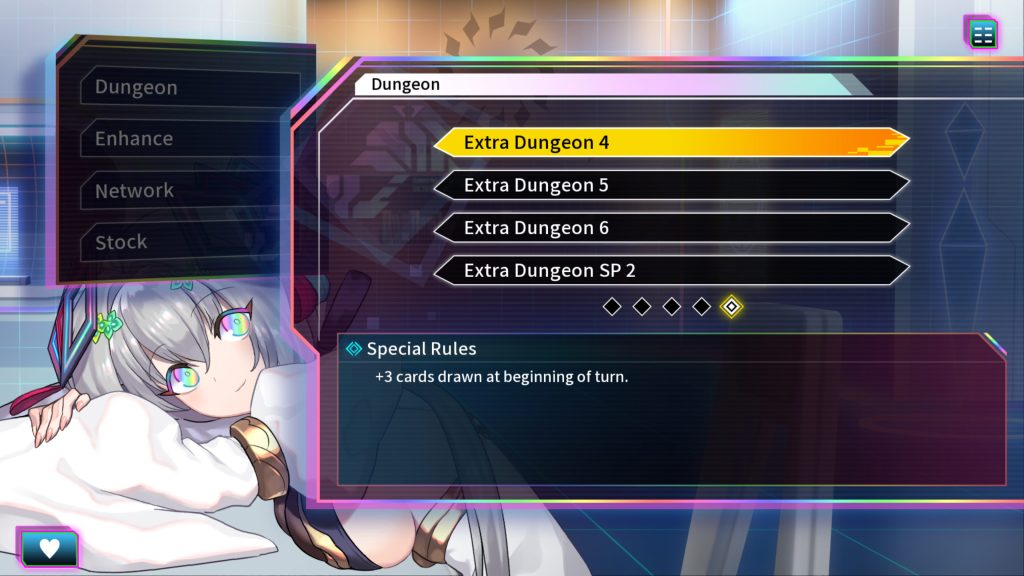
Task: Switch to the first dungeon page dot
Action: pyautogui.click(x=612, y=306)
